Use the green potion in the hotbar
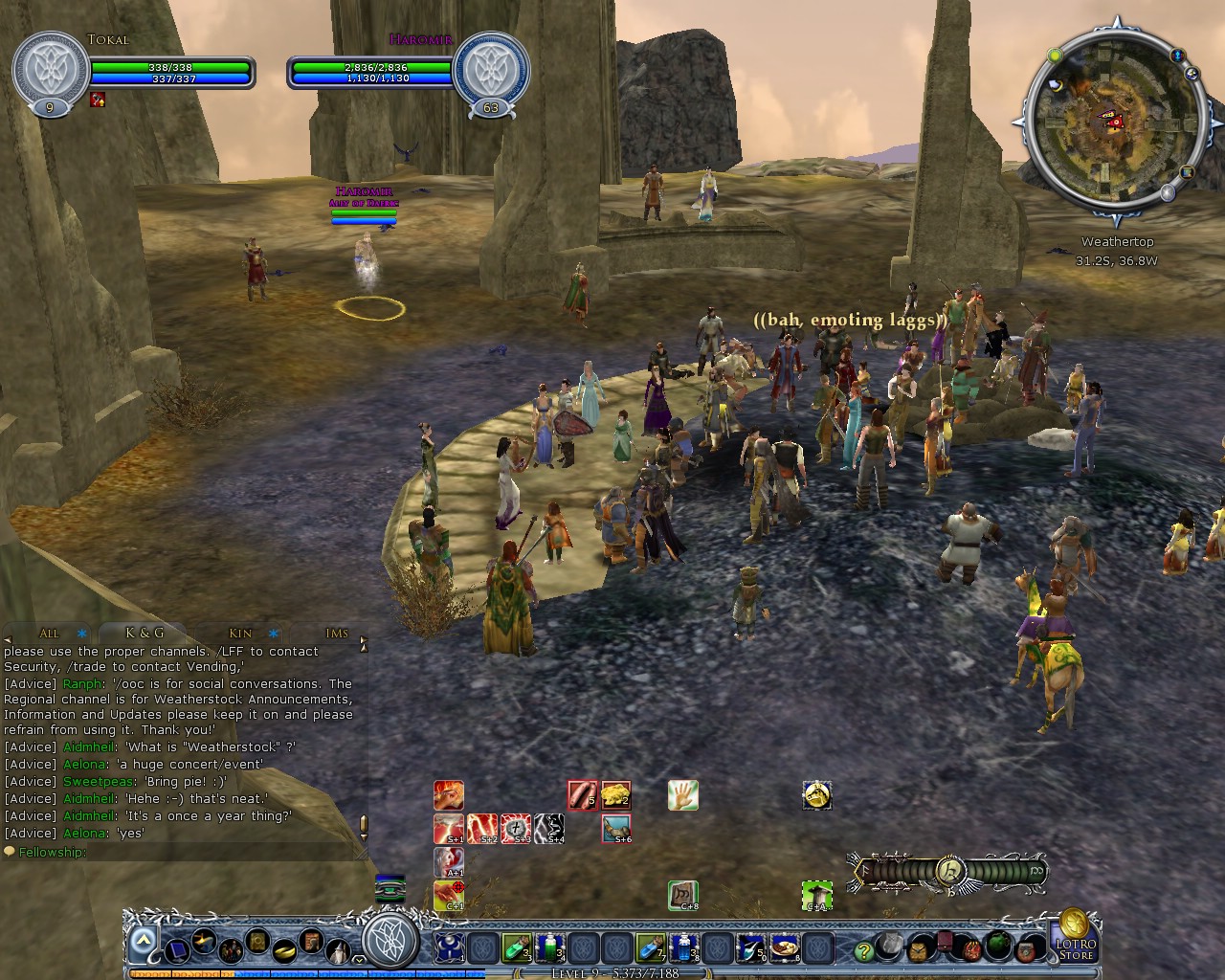Screen dimensions: 1225x980 (x=517, y=947)
